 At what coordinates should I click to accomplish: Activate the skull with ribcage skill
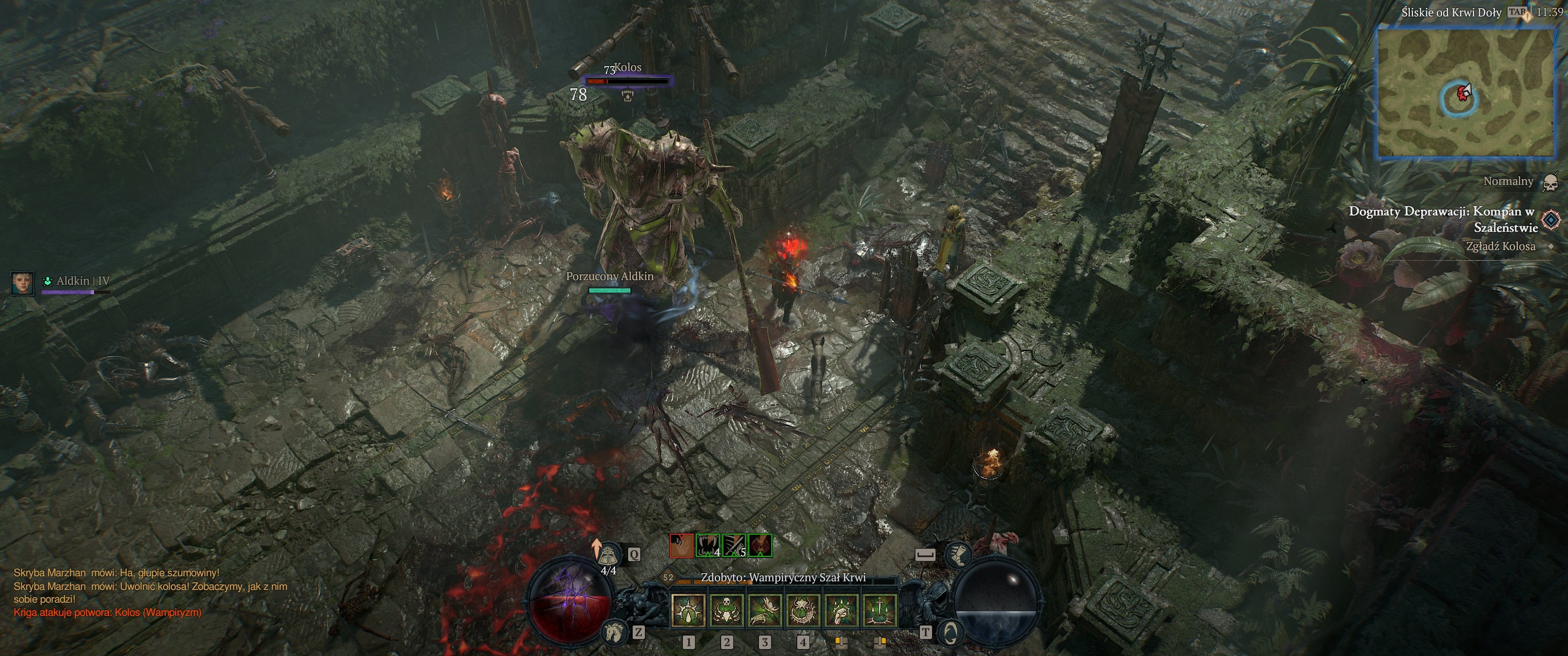coord(726,610)
